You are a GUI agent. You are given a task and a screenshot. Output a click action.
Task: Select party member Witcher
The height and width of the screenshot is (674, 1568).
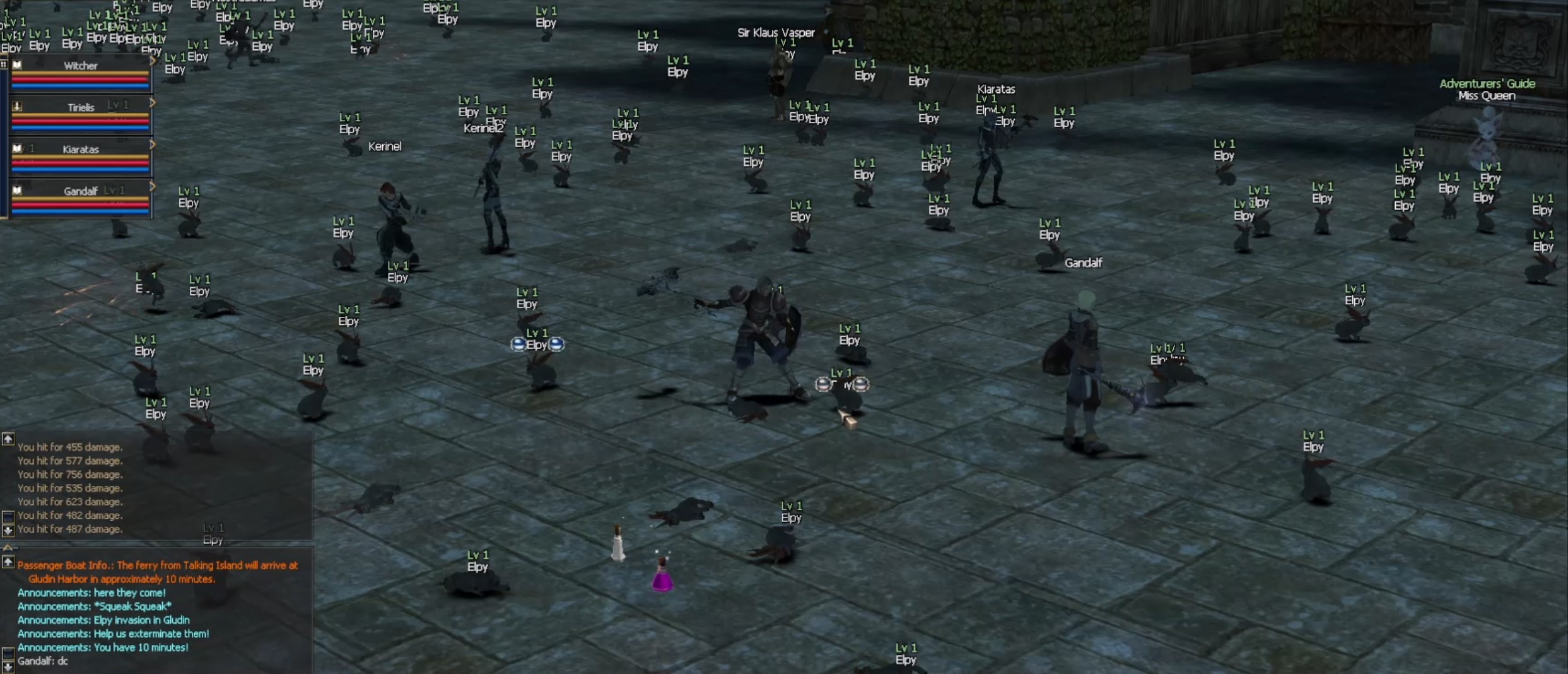pyautogui.click(x=80, y=66)
